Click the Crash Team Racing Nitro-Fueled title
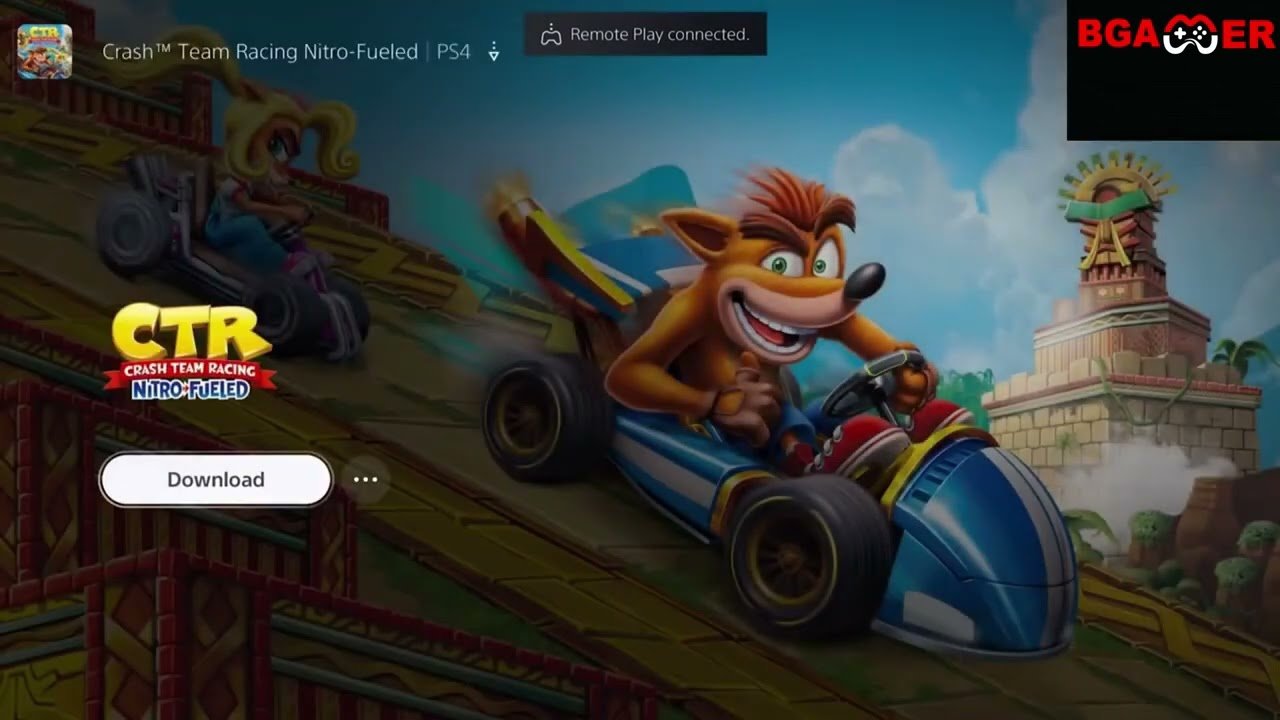Screen dimensions: 1280x720 coord(260,51)
